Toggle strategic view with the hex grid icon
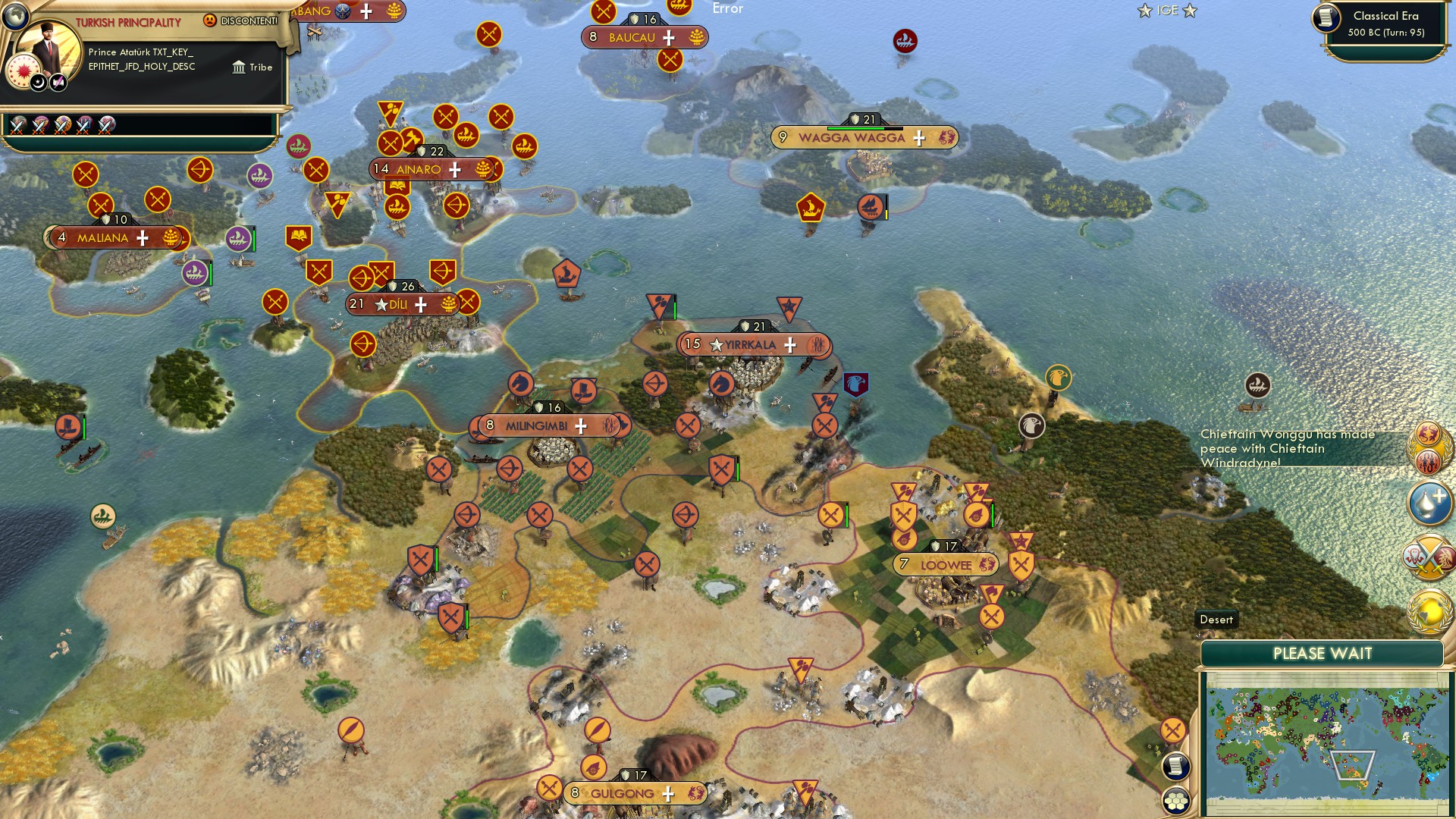Screen dimensions: 1456x819 1175,800
